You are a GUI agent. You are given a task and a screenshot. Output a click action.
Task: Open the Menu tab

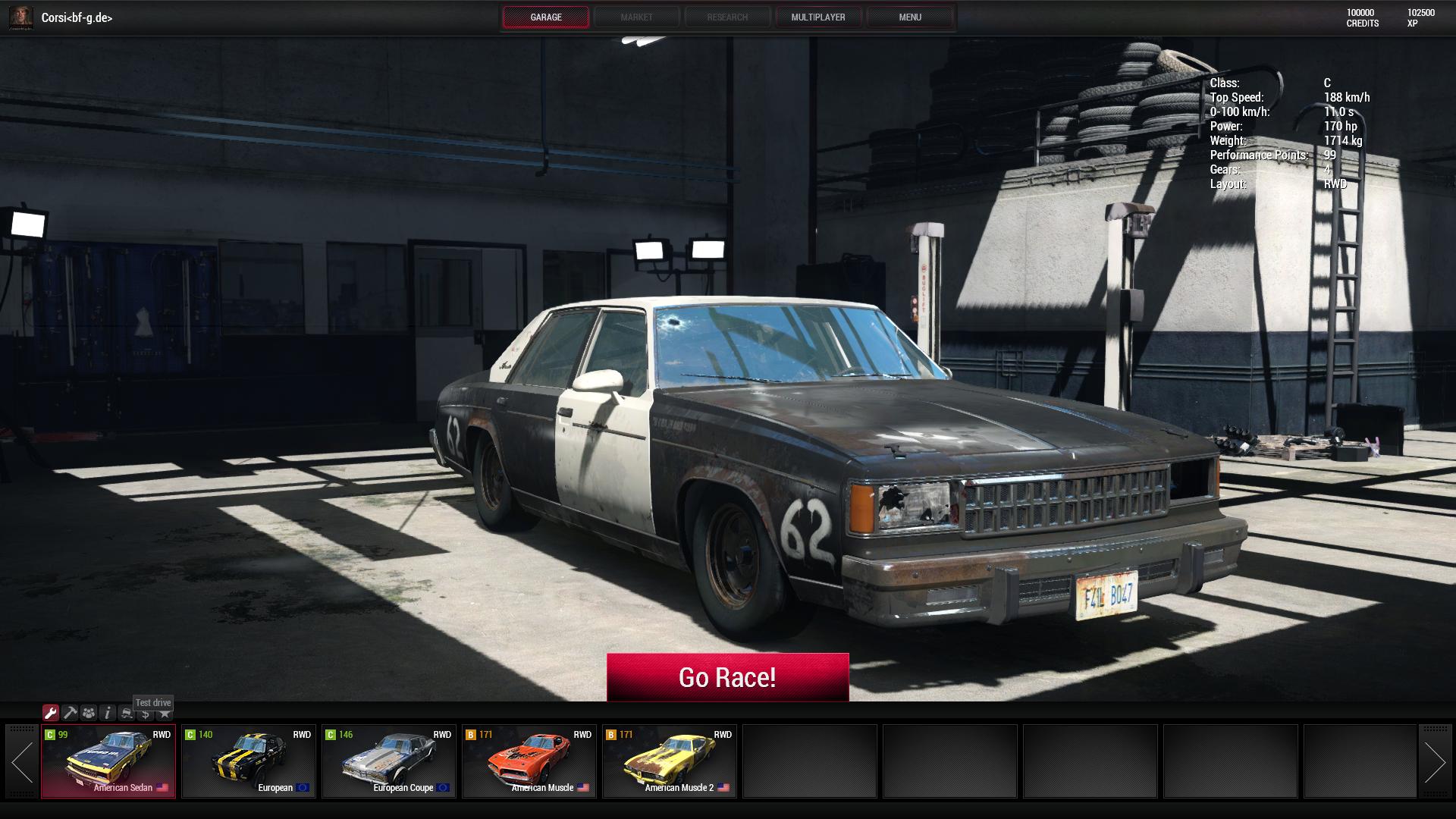(x=909, y=17)
